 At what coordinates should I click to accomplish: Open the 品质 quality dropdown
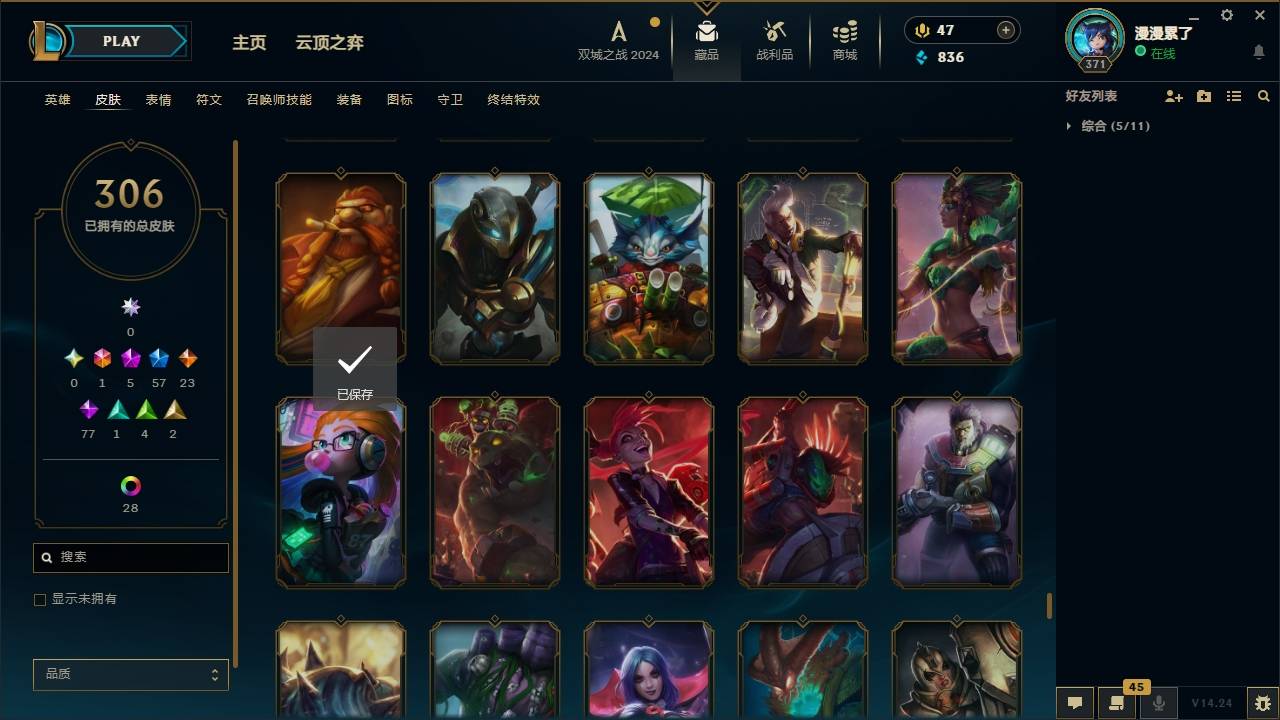click(x=130, y=674)
